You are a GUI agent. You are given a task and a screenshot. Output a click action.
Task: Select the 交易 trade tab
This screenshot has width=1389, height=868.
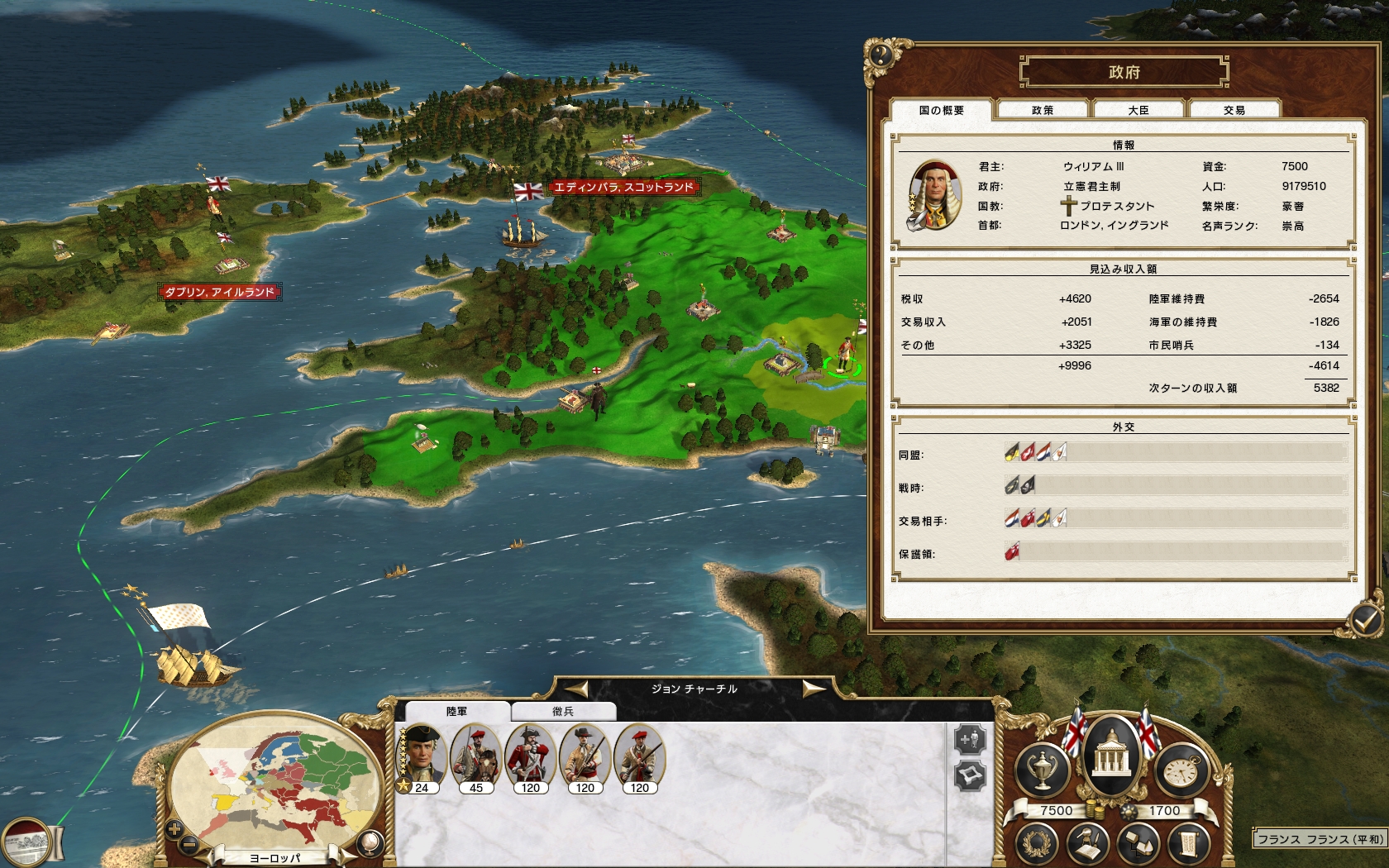click(x=1234, y=110)
